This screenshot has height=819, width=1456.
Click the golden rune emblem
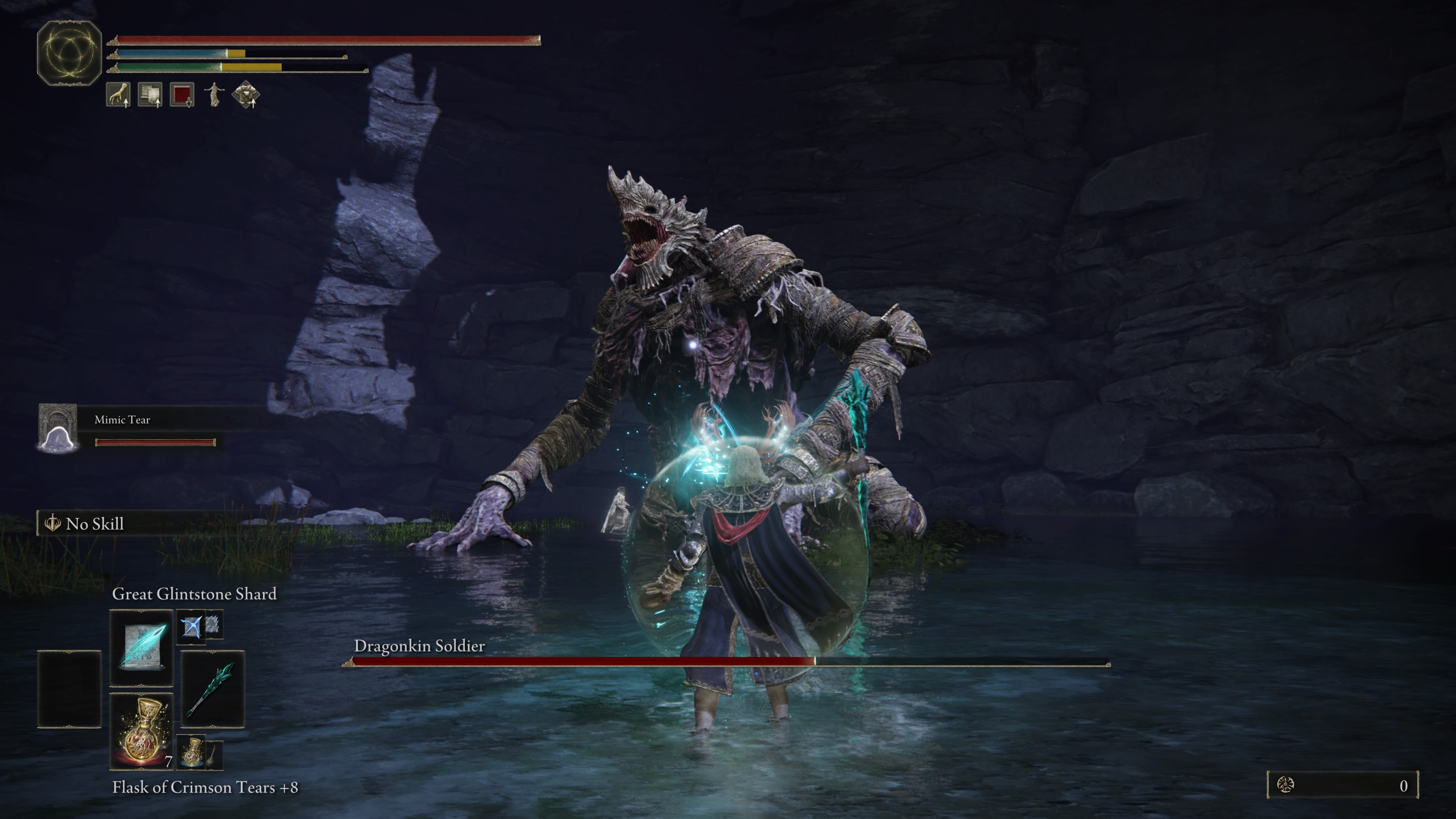(x=69, y=53)
